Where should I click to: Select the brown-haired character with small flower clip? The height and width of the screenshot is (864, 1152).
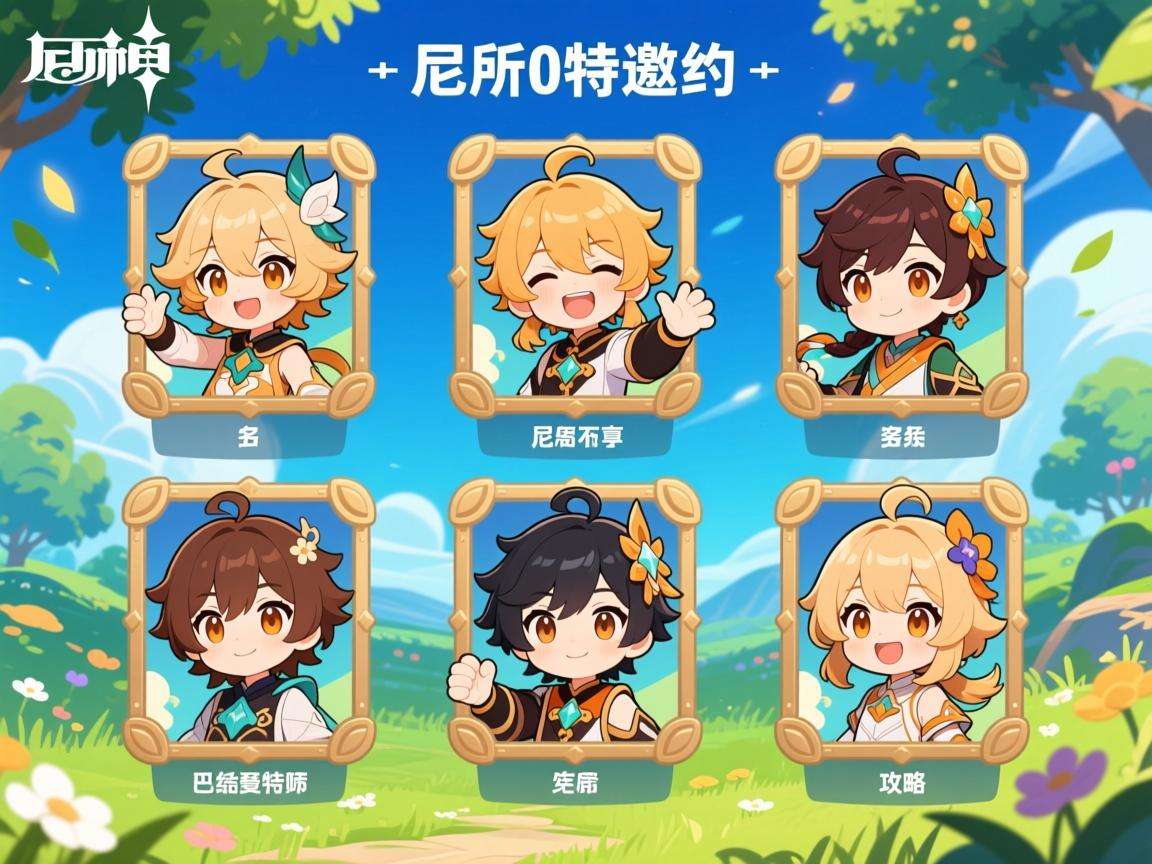pyautogui.click(x=248, y=620)
